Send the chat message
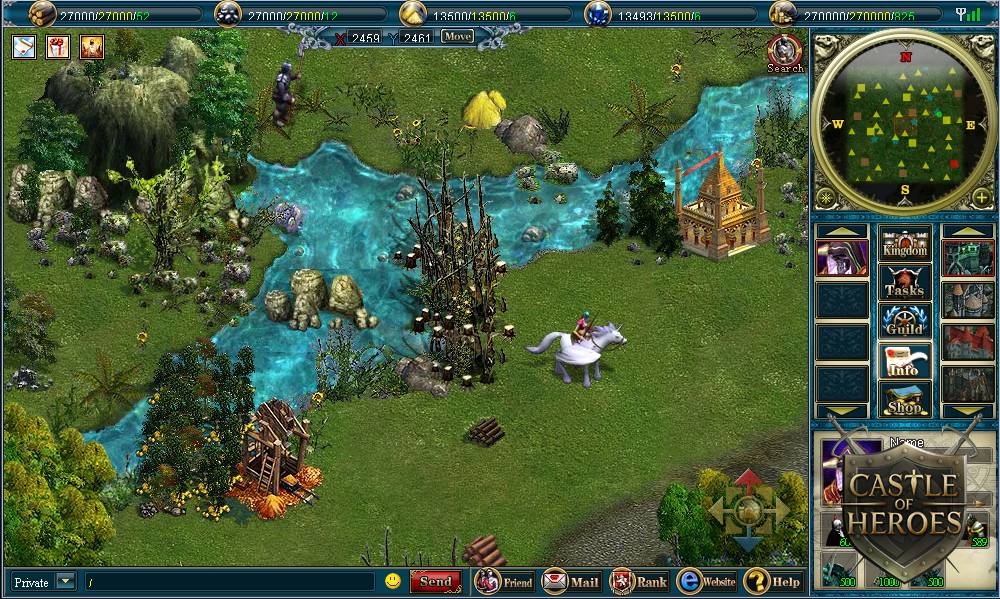 [x=436, y=581]
